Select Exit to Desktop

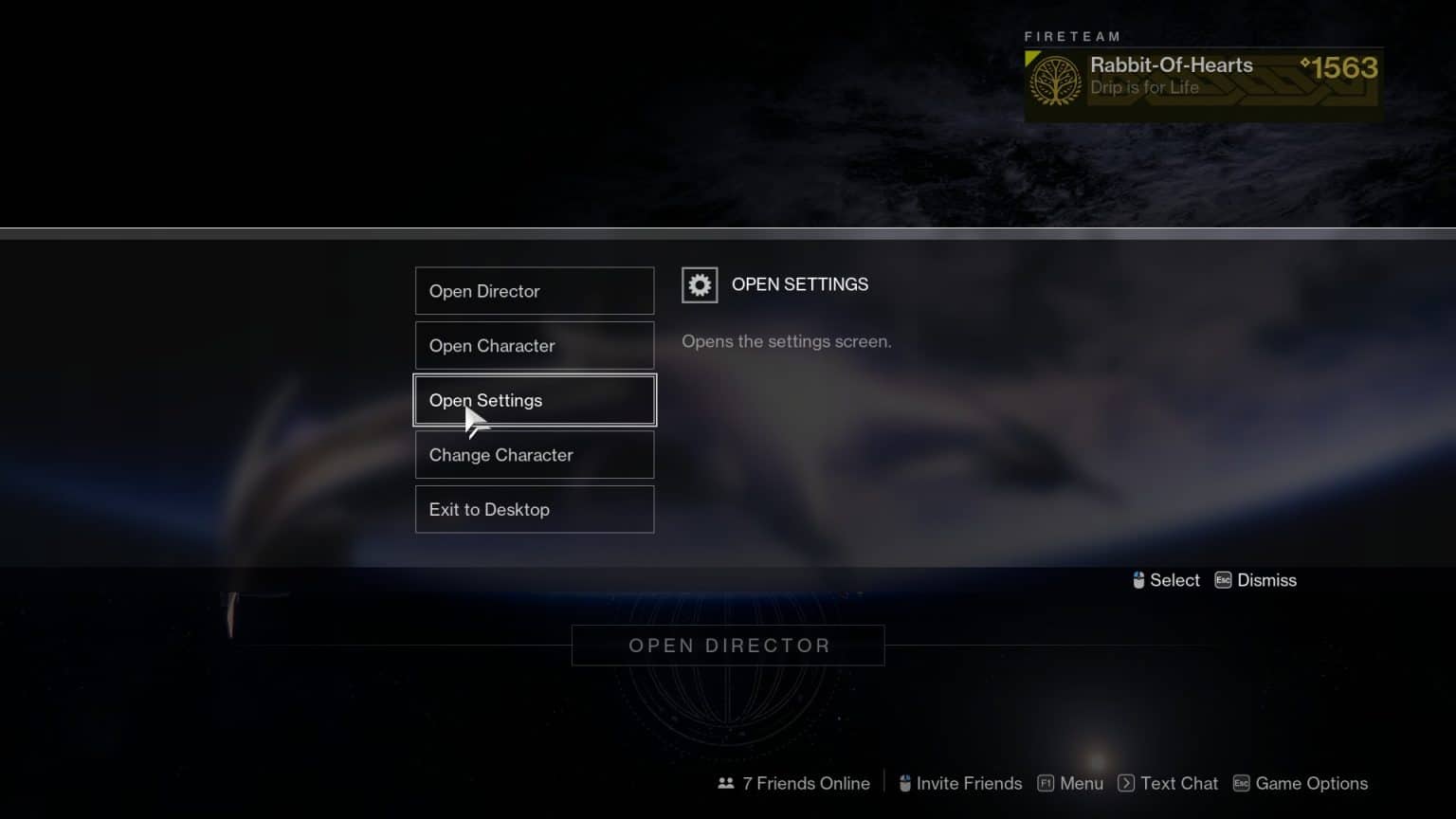pos(534,509)
